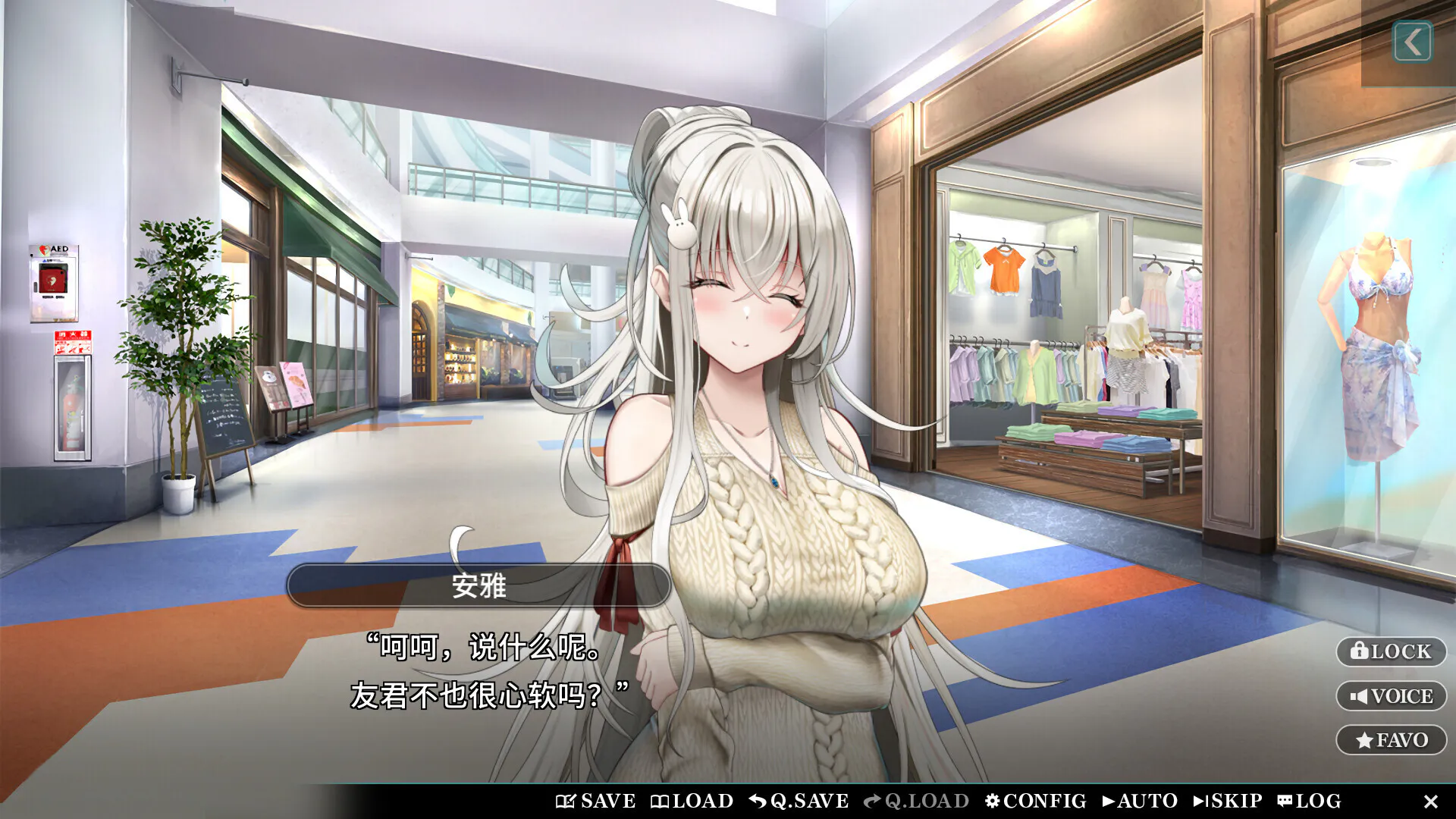
Task: Perform a quick save with Q.SAVE
Action: 799,801
